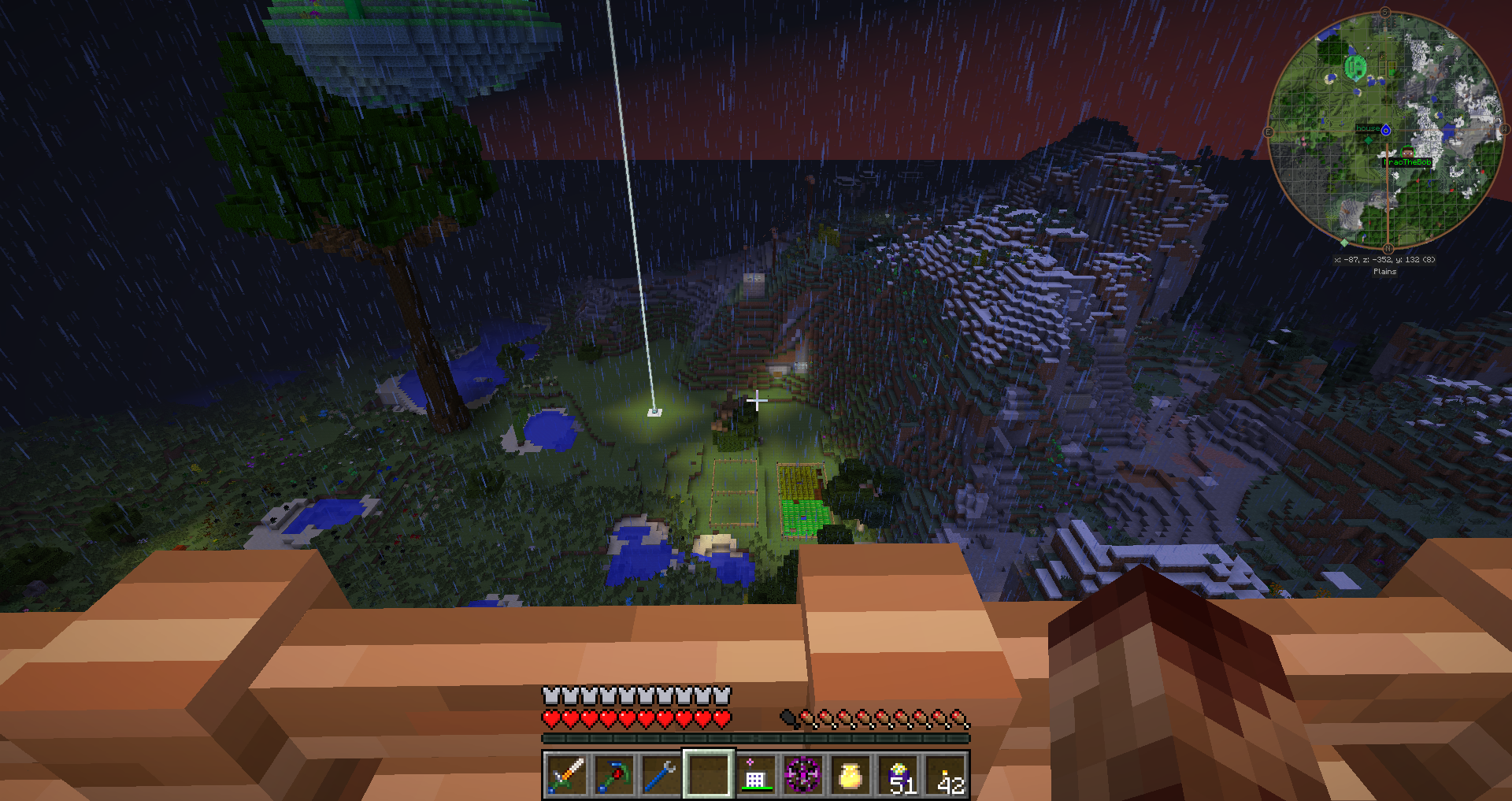Image resolution: width=1512 pixels, height=801 pixels.
Task: Choose the yellow pouch hotbar slot
Action: point(850,775)
